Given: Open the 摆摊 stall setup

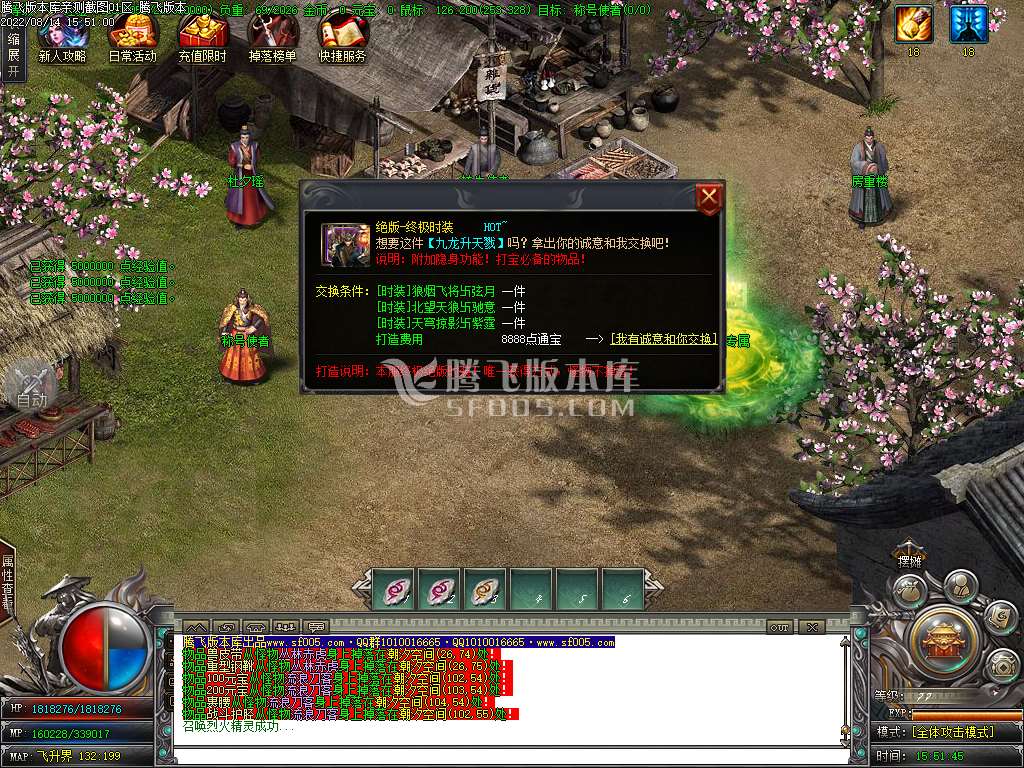Looking at the screenshot, I should [x=909, y=561].
